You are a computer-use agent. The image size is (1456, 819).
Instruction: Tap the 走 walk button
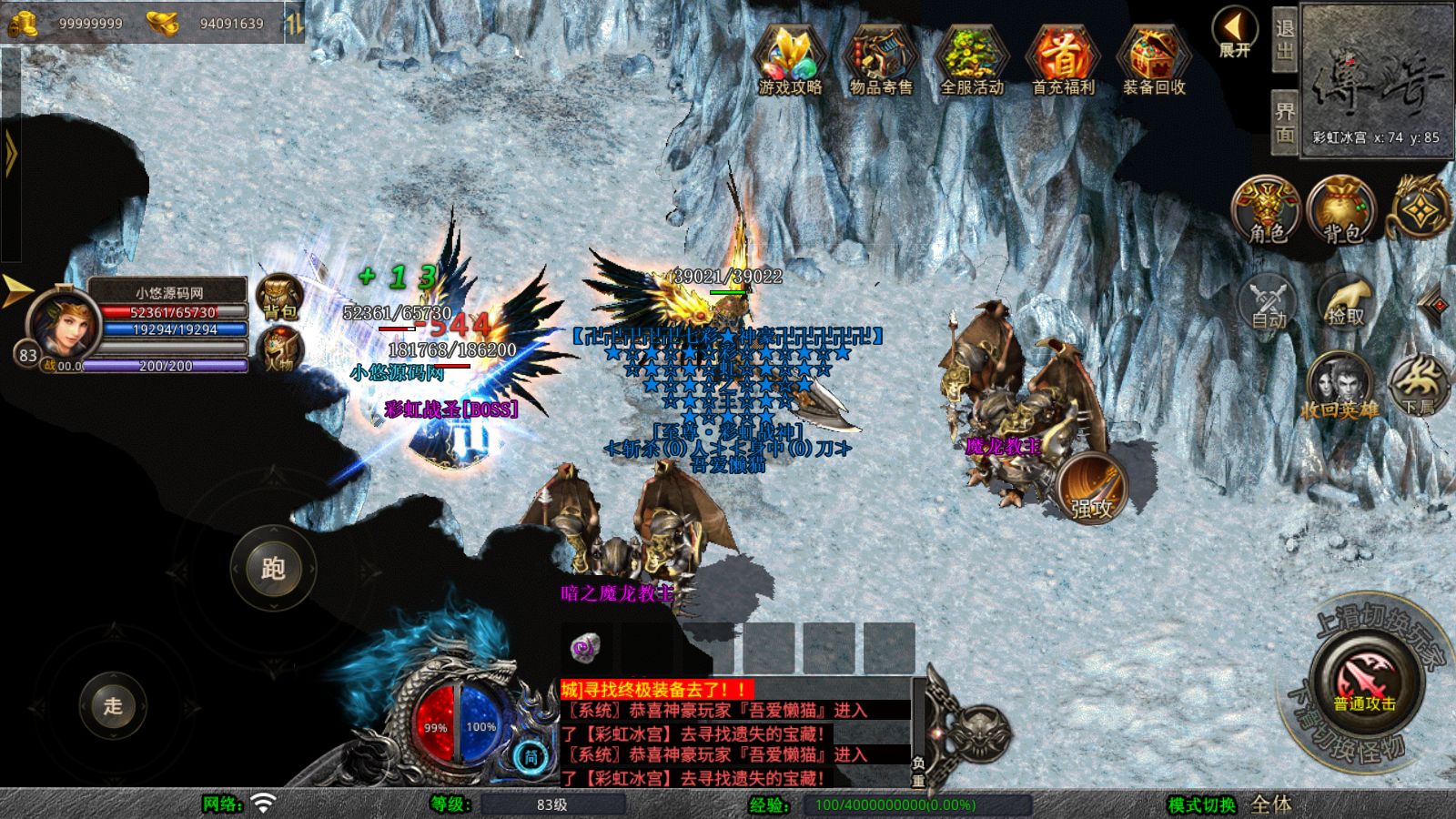[113, 705]
